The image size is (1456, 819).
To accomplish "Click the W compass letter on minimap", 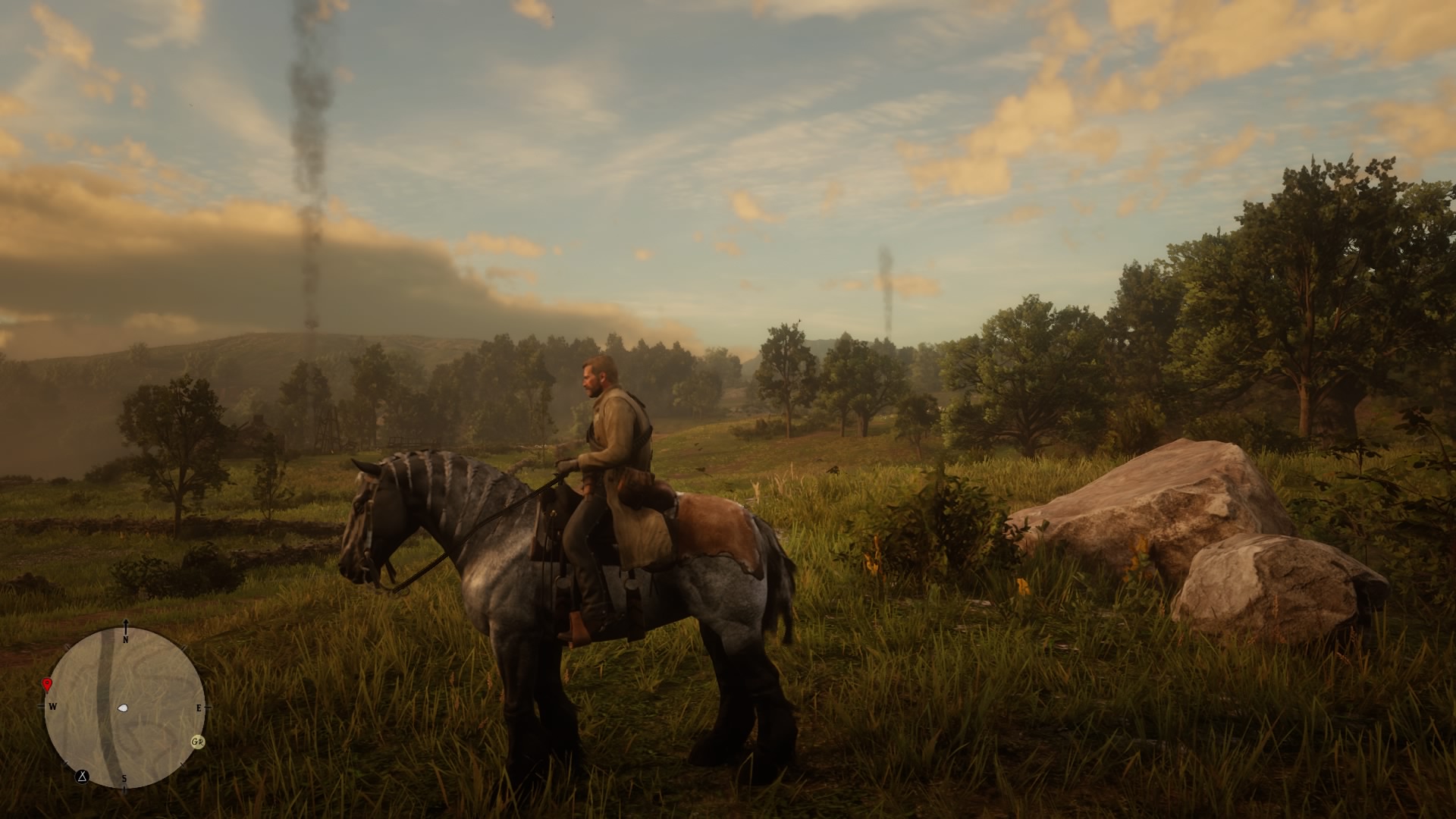I will pyautogui.click(x=53, y=706).
